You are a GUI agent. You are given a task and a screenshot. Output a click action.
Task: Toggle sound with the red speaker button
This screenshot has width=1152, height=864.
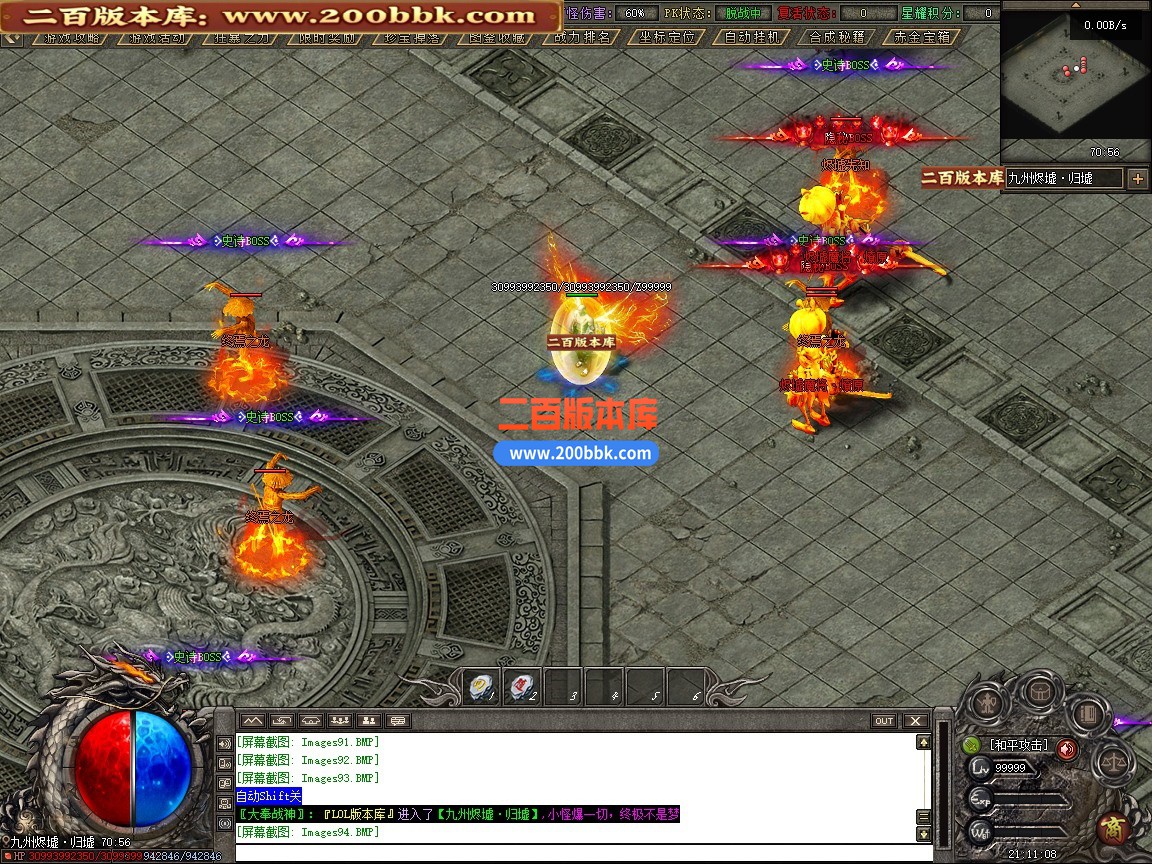coord(1067,747)
